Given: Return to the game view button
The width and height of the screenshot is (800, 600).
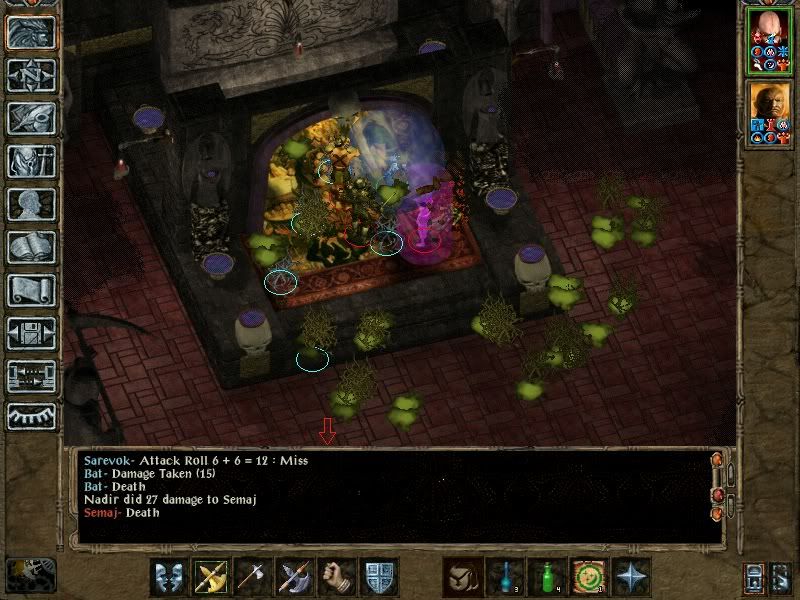Looking at the screenshot, I should click(x=31, y=32).
